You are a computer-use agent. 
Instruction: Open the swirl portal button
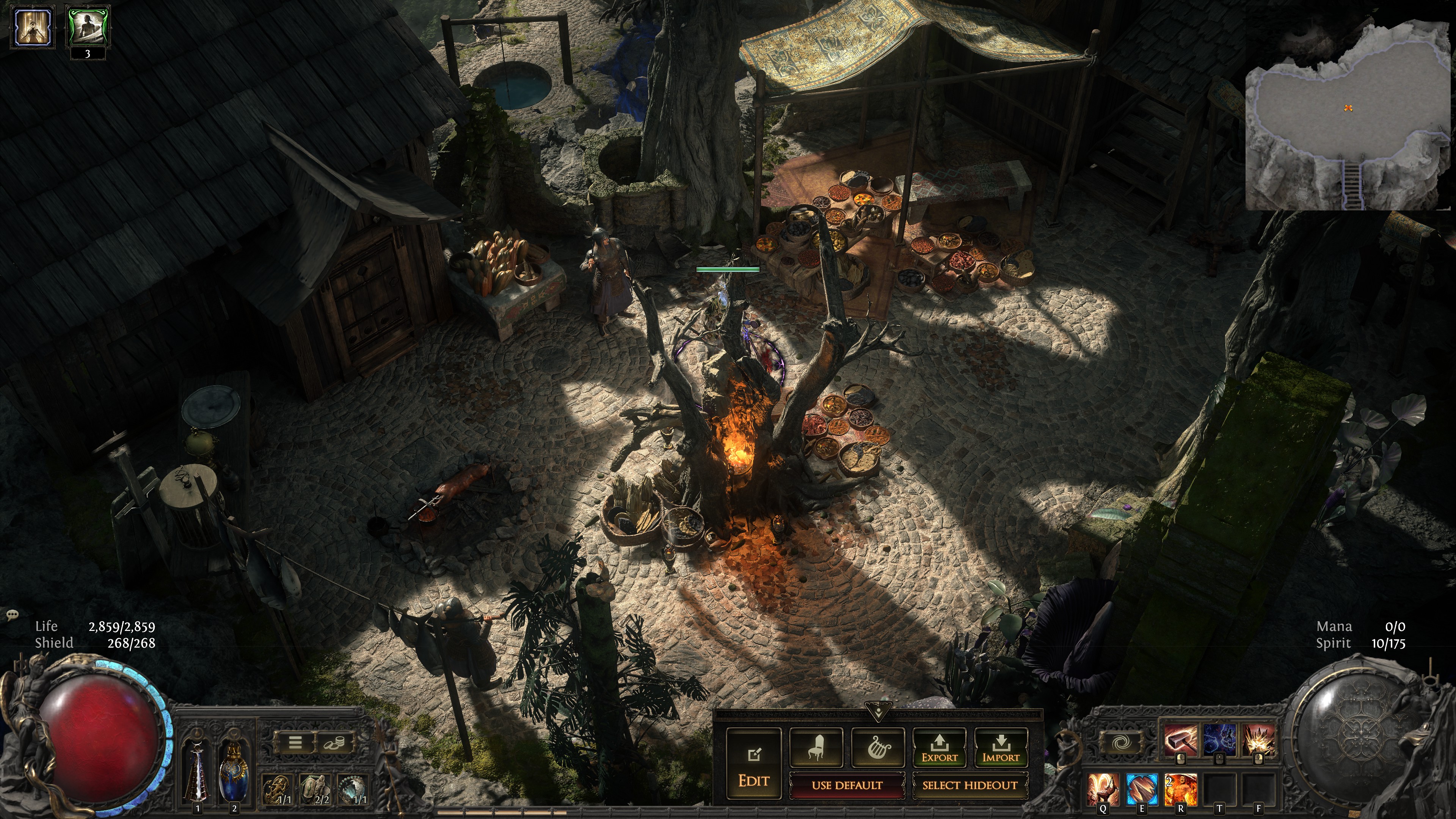tap(1120, 742)
